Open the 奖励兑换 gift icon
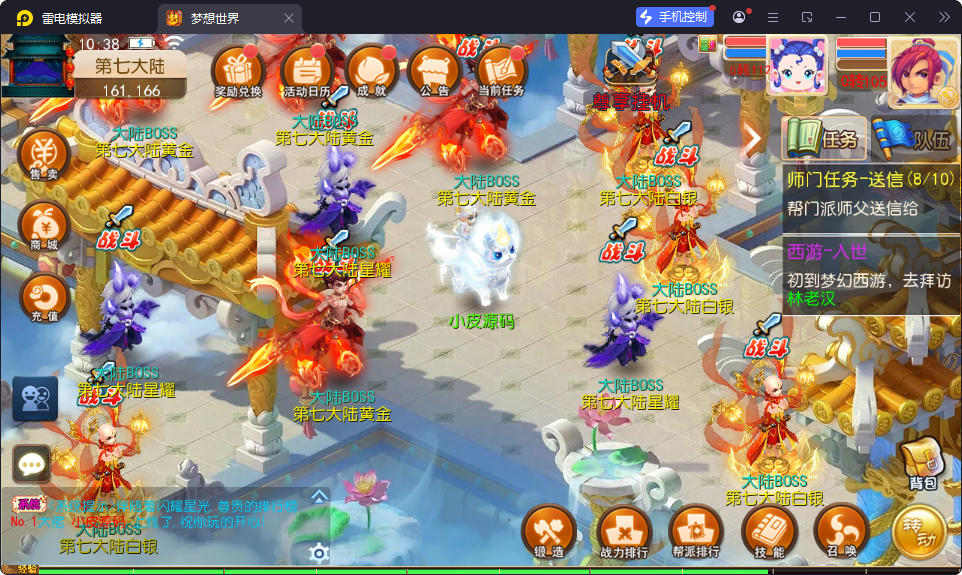962x575 pixels. pos(238,70)
